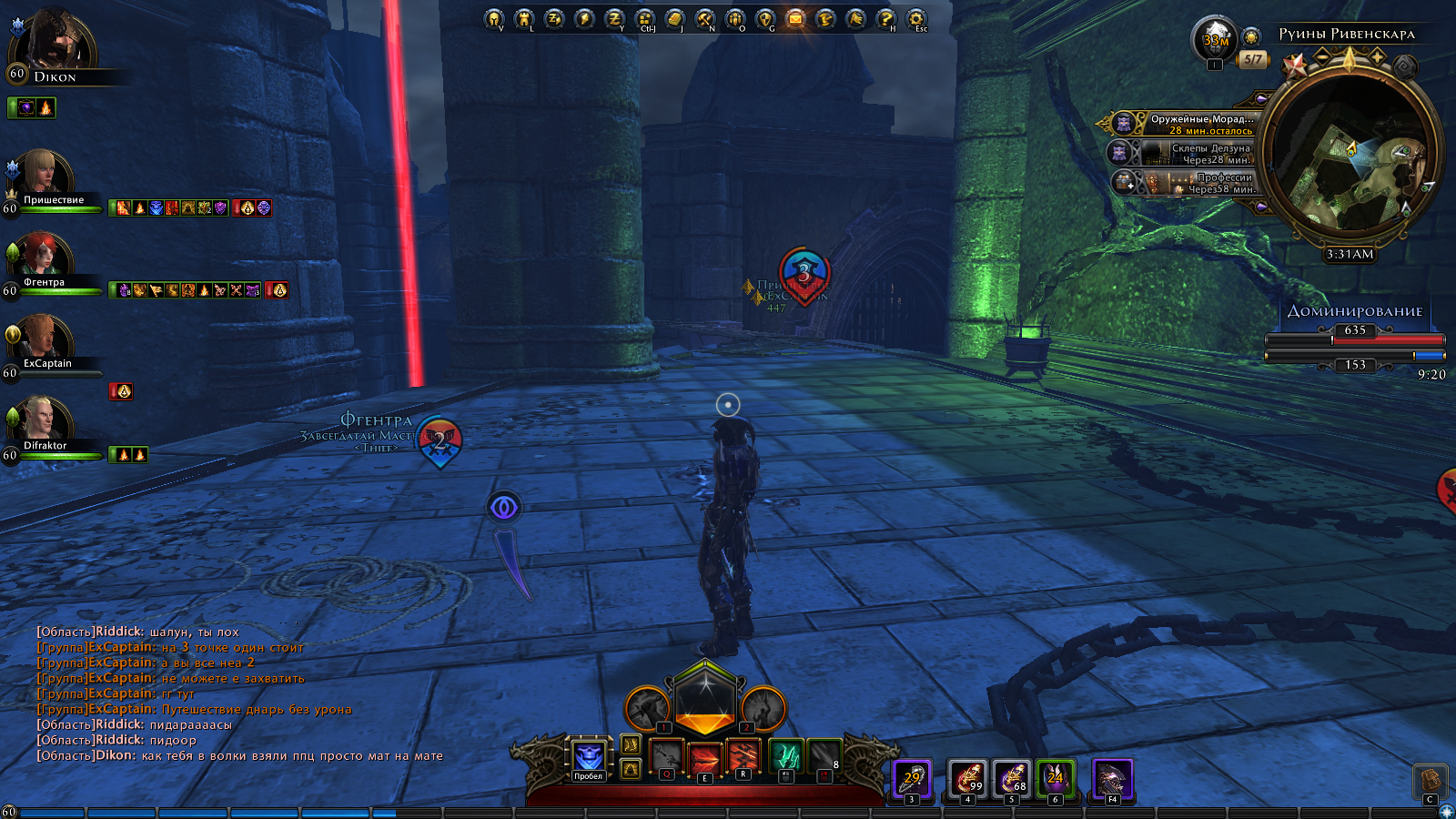The image size is (1456, 819).
Task: Select party member ExCaptain portrait
Action: [x=41, y=337]
